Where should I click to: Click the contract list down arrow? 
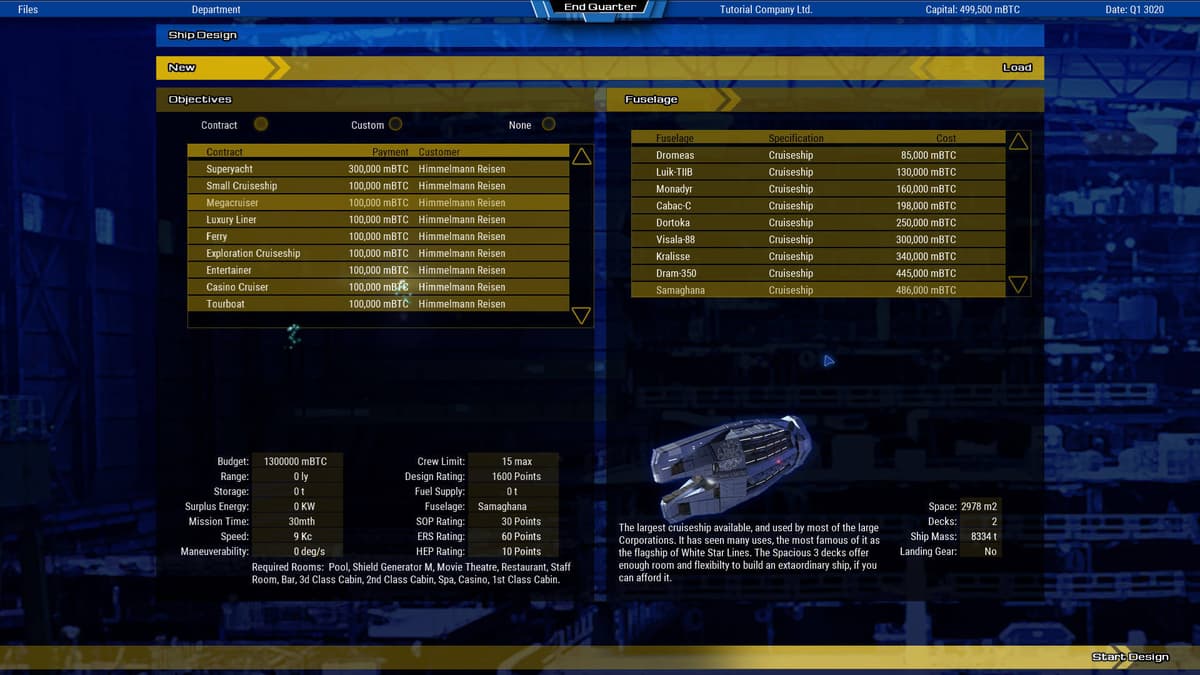click(581, 316)
